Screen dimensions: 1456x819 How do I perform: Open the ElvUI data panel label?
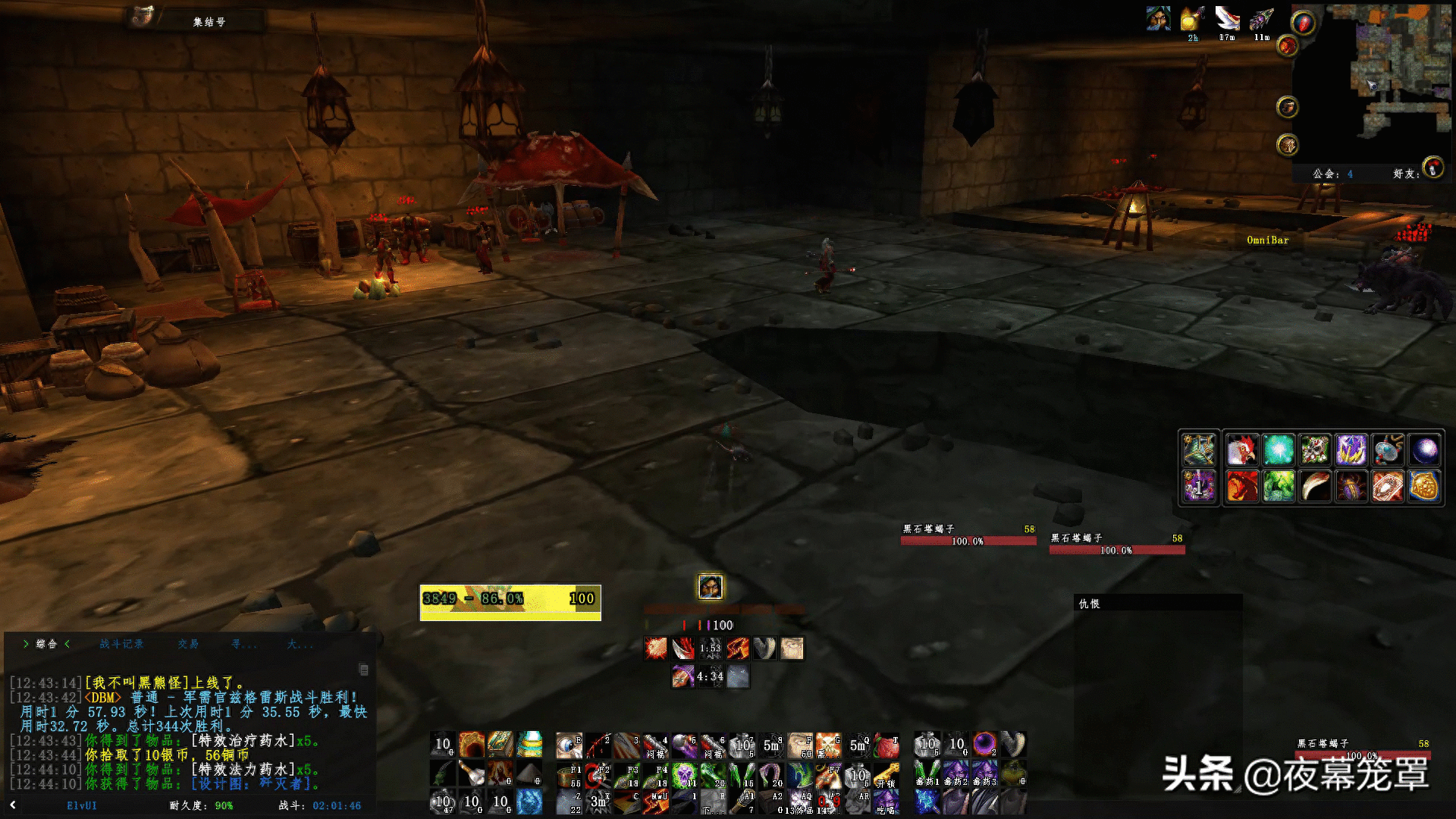pyautogui.click(x=82, y=805)
